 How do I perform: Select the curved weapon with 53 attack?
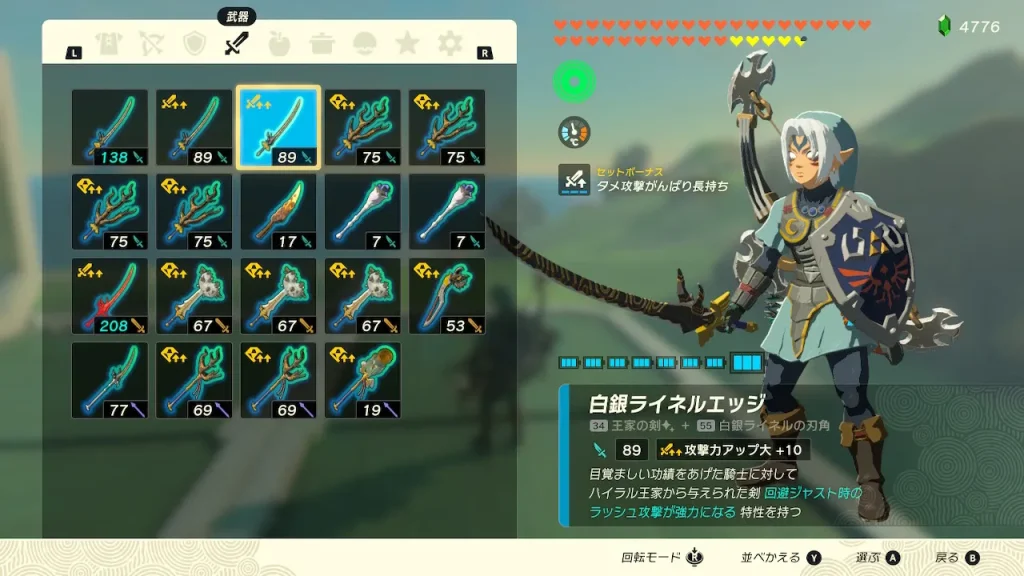pos(447,296)
